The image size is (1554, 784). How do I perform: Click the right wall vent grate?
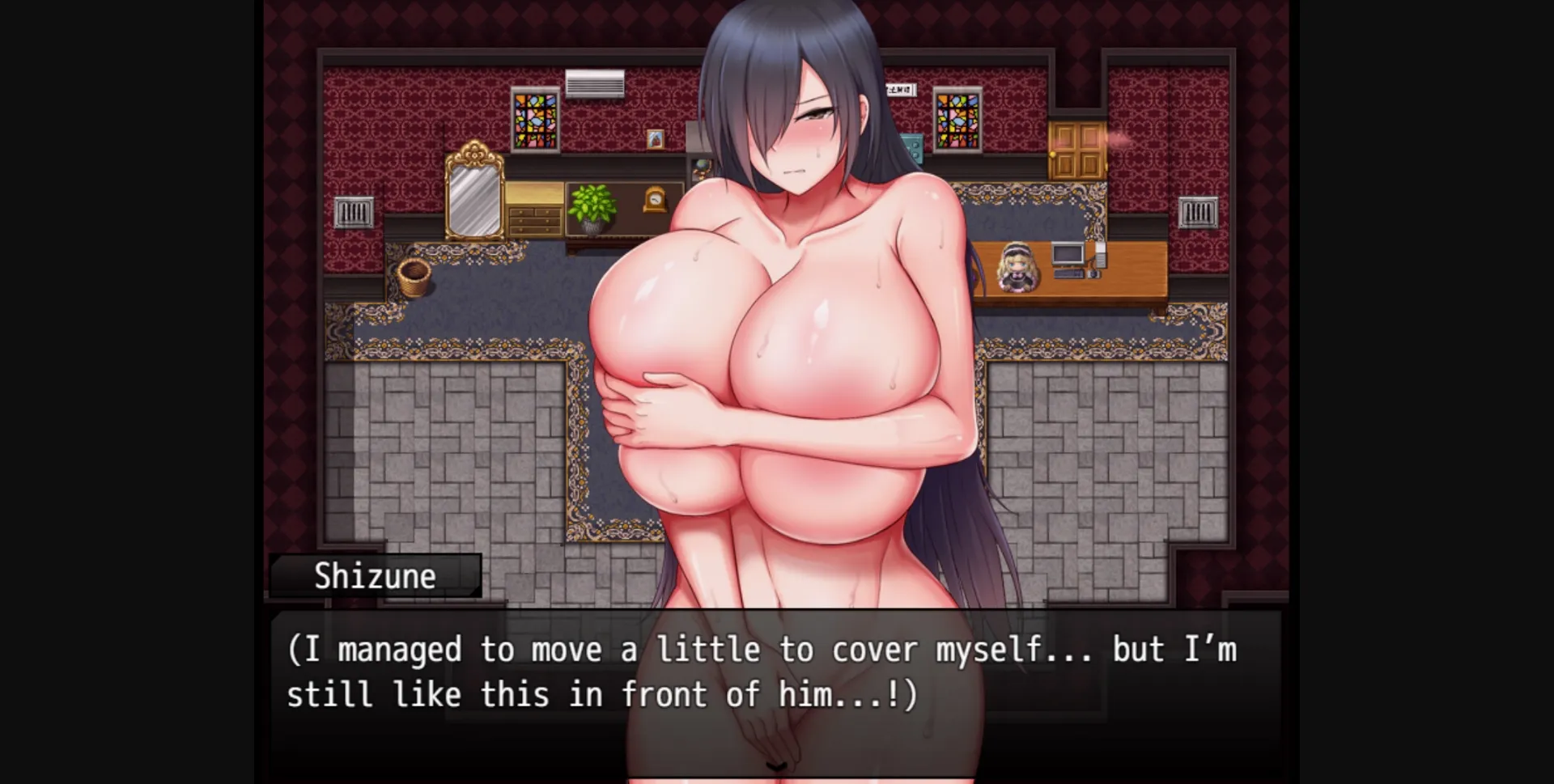click(x=1199, y=213)
